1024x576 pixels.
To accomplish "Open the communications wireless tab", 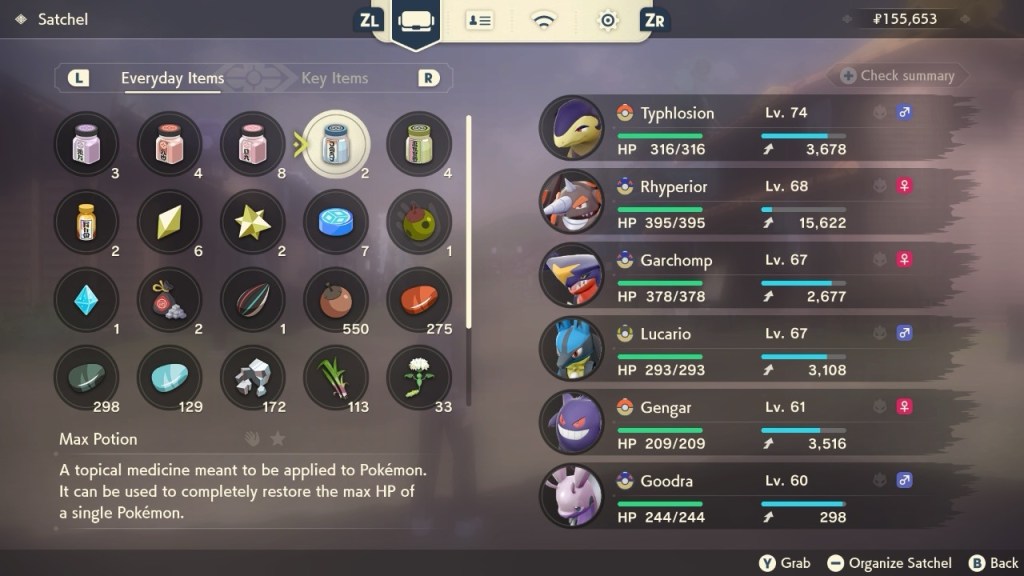I will 544,20.
